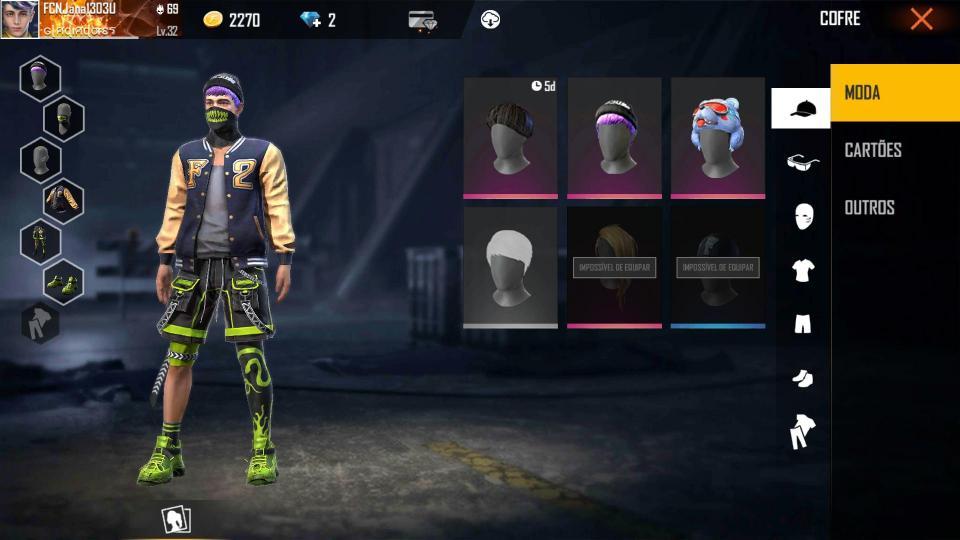The width and height of the screenshot is (960, 540).
Task: Open the full outfit set category
Action: pos(801,432)
